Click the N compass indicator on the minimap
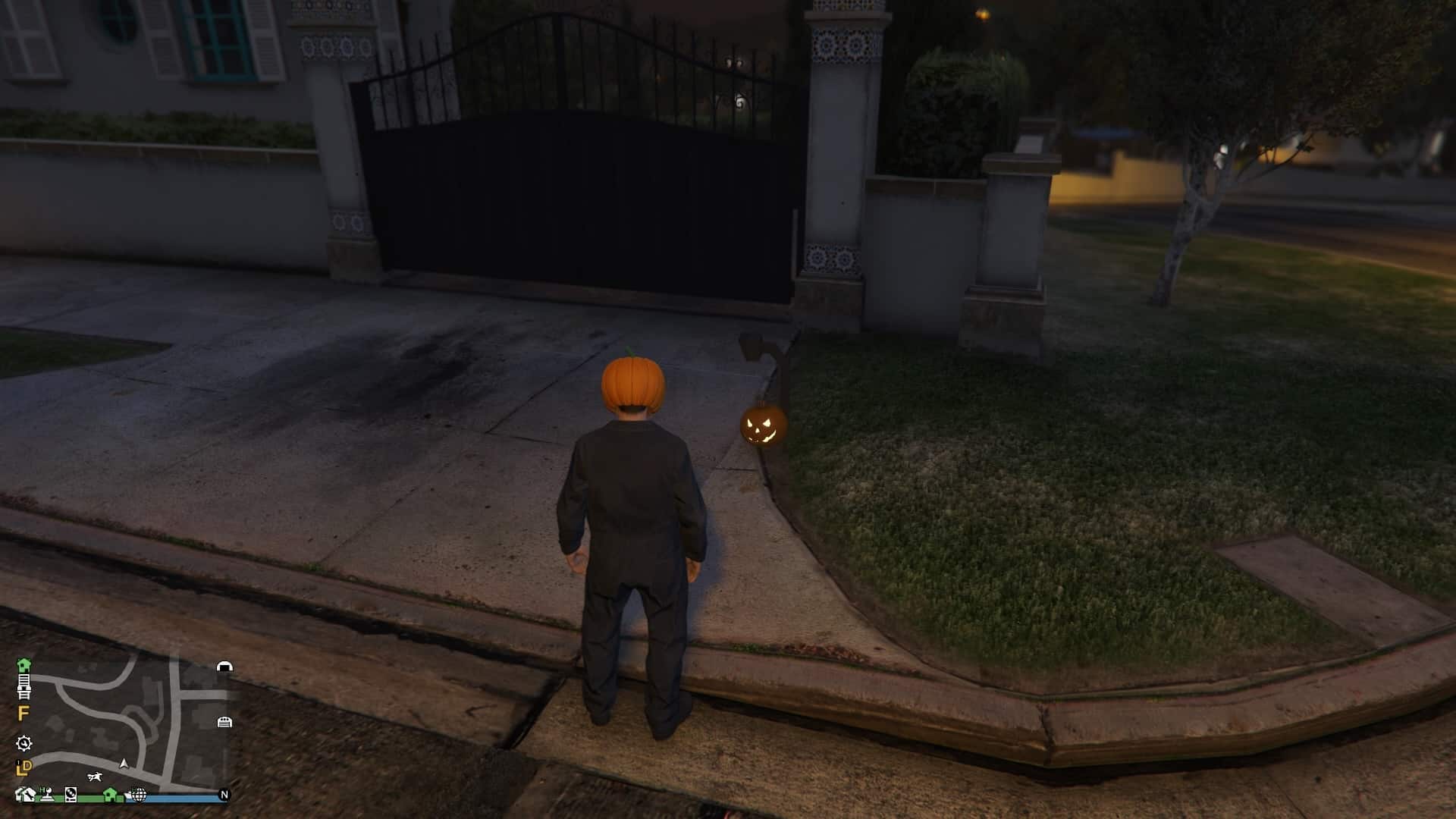Viewport: 1456px width, 819px height. tap(224, 795)
